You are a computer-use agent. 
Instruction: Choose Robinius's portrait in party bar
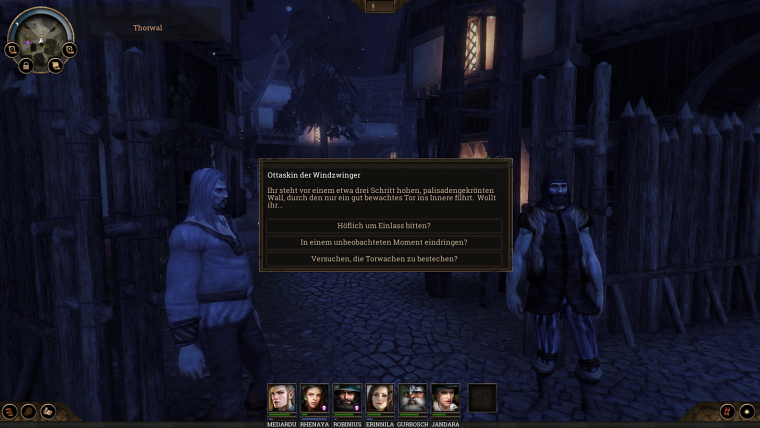[x=348, y=397]
